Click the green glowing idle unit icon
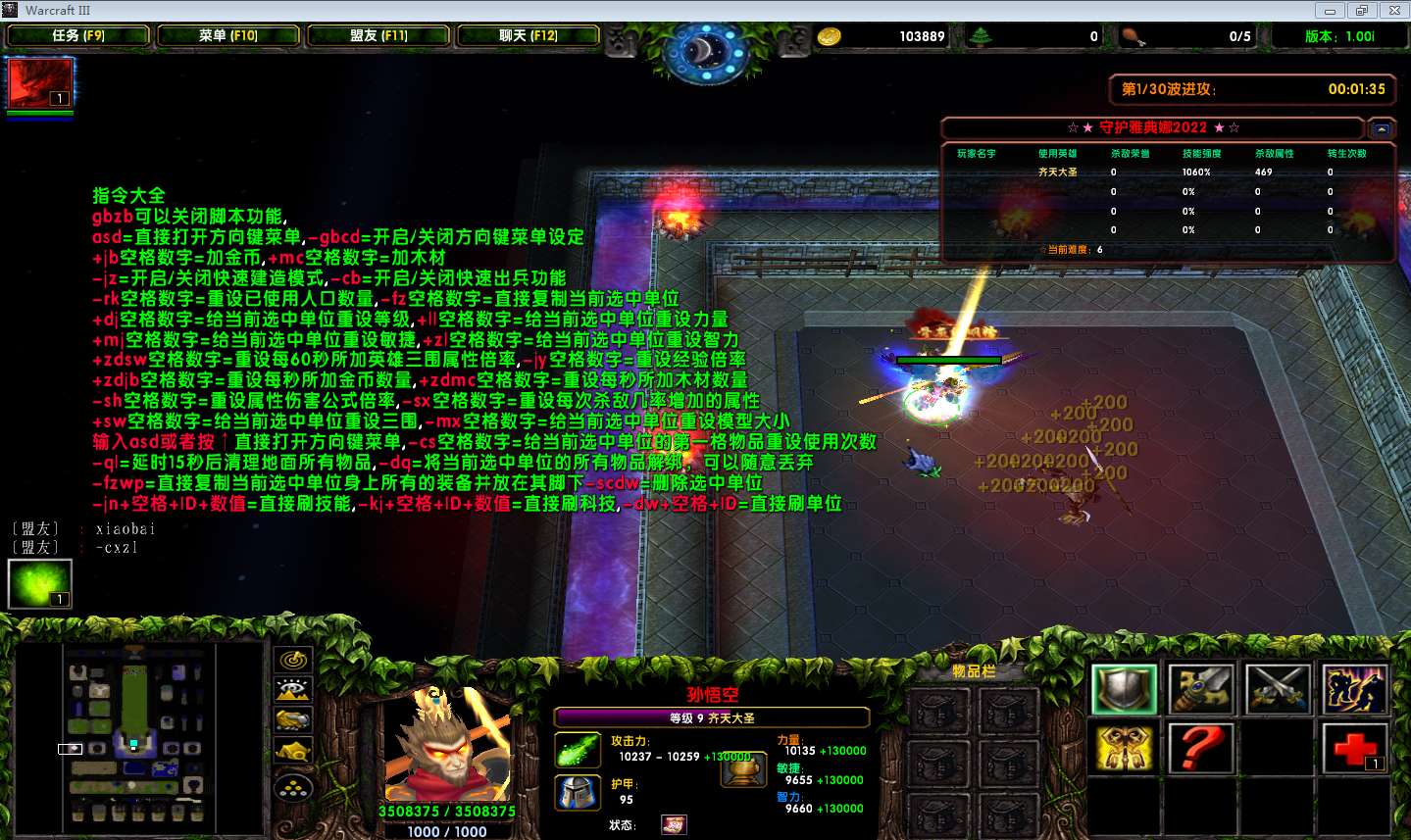Viewport: 1411px width, 840px height. click(x=40, y=582)
